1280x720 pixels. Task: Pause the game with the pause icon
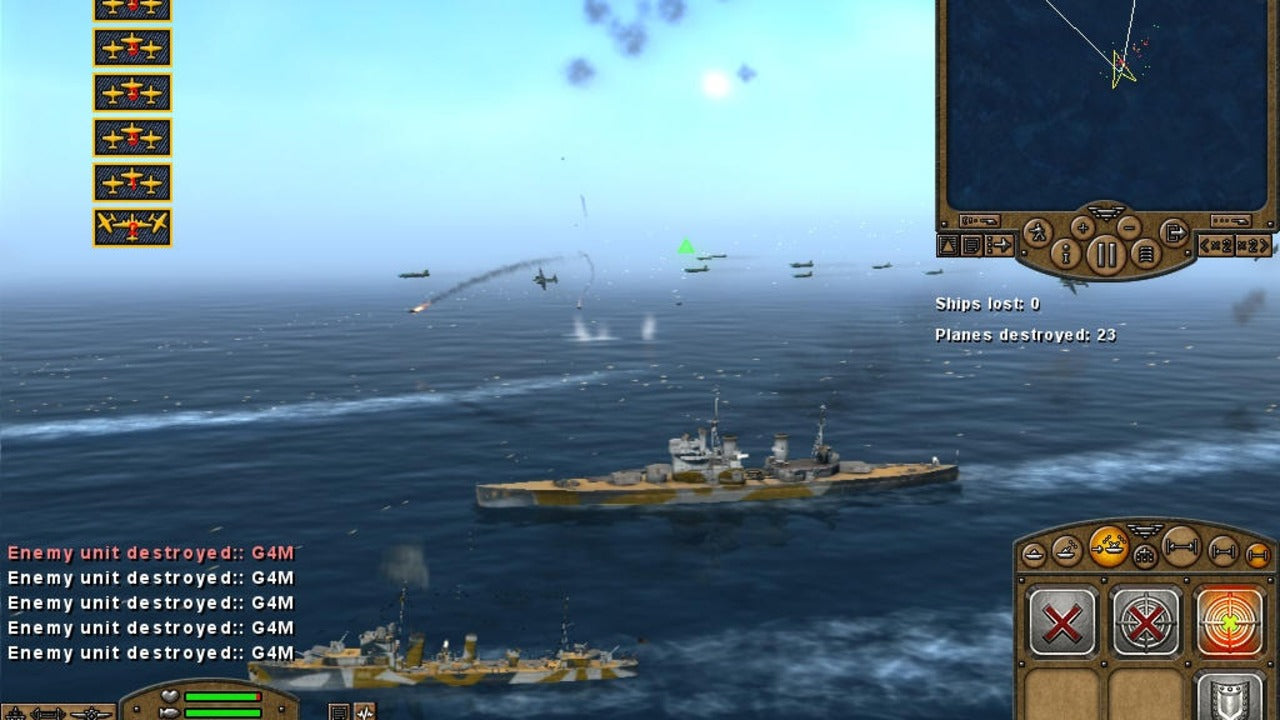(x=1106, y=253)
